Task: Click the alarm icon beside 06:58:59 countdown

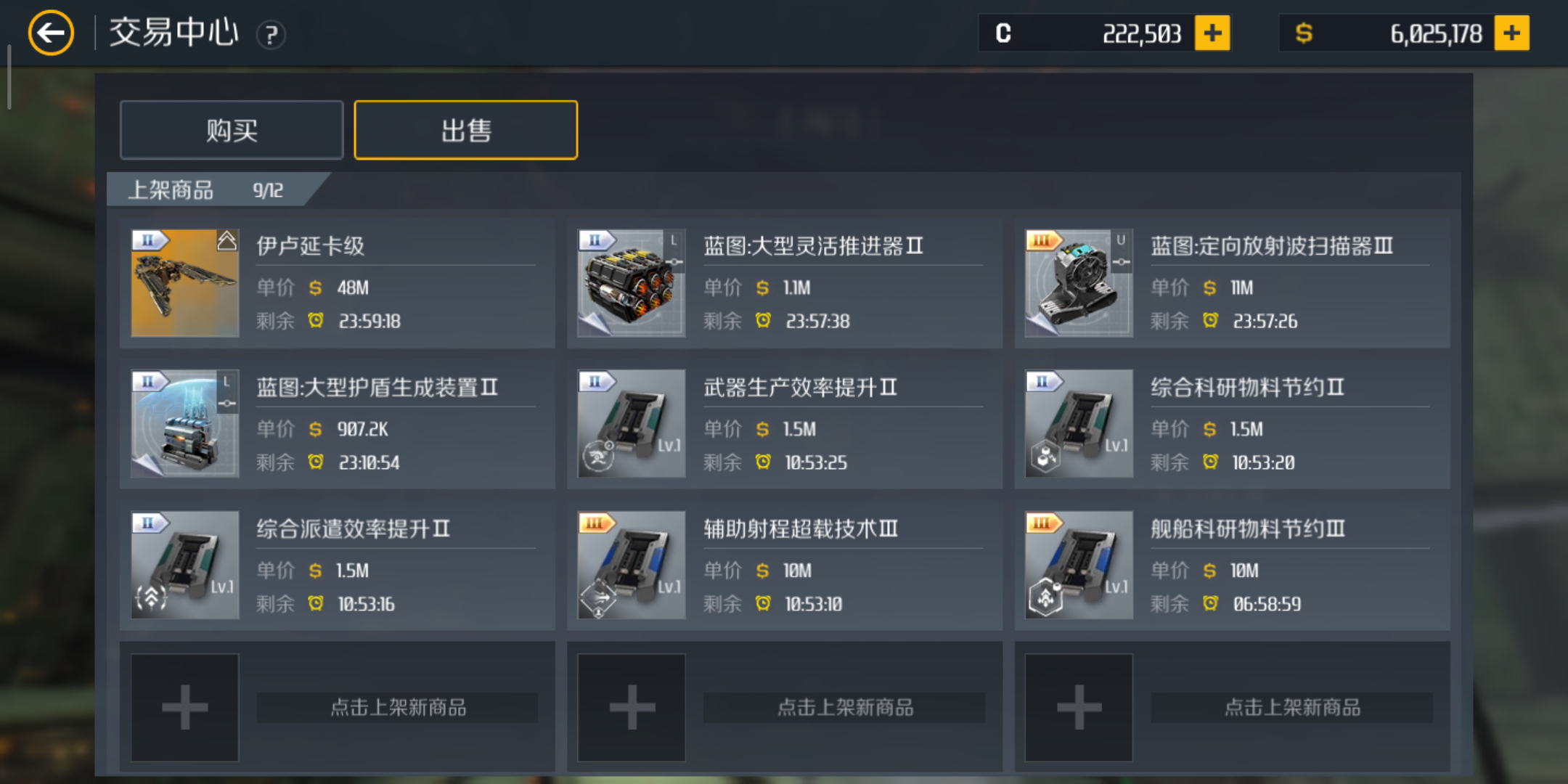Action: 1209,603
